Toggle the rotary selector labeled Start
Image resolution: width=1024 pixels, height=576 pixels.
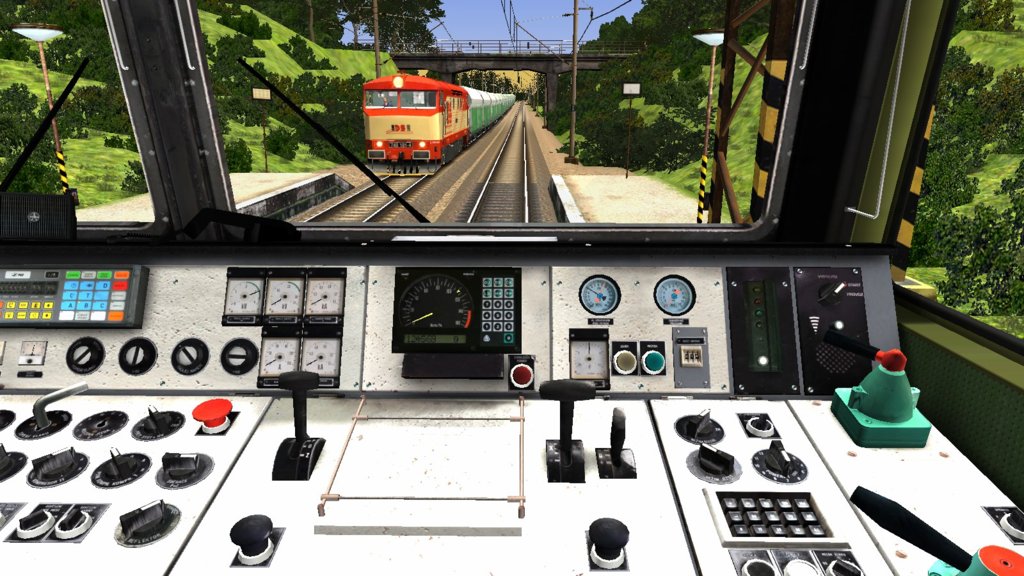click(x=829, y=294)
